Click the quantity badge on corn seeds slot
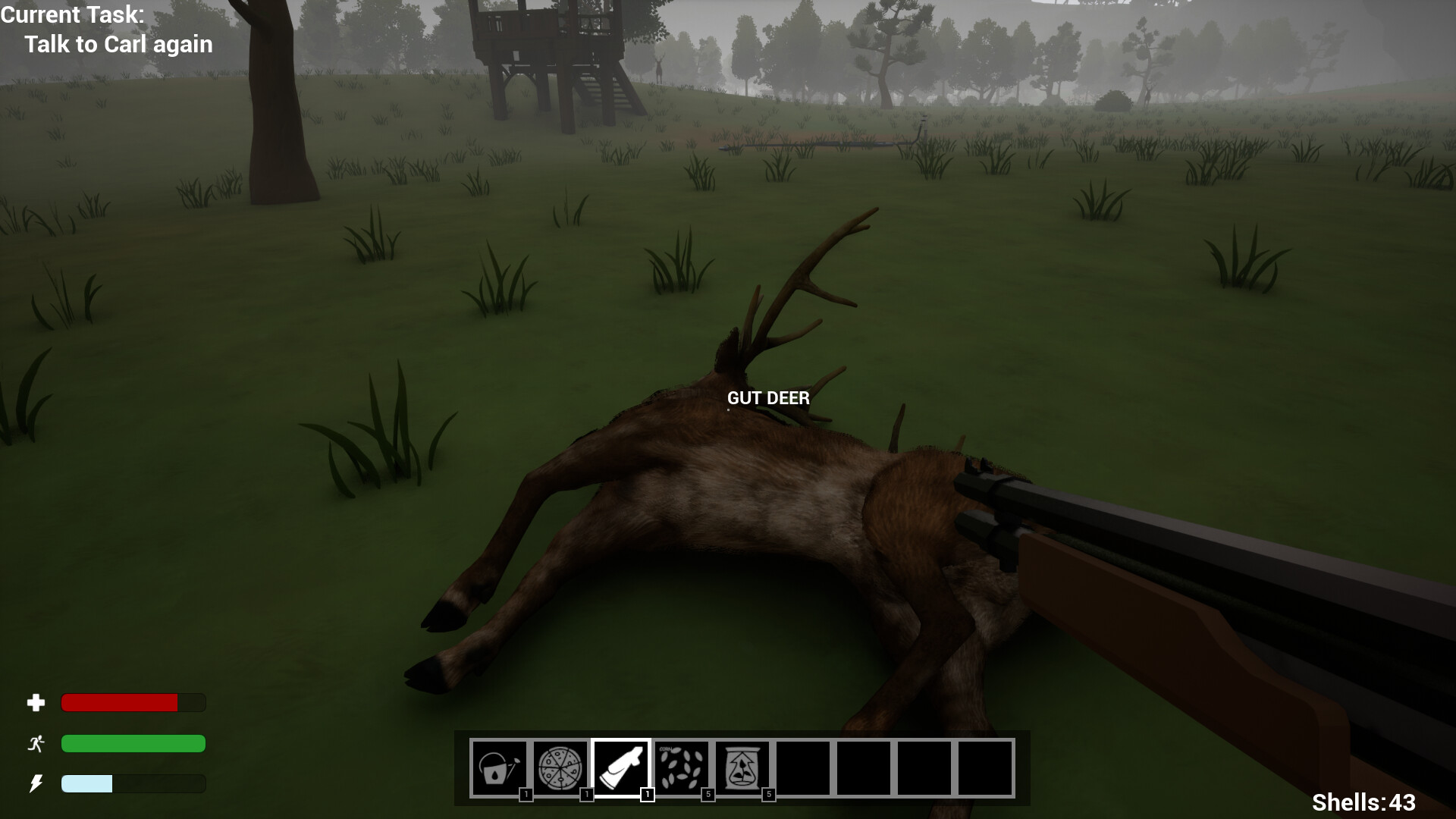 [x=707, y=795]
